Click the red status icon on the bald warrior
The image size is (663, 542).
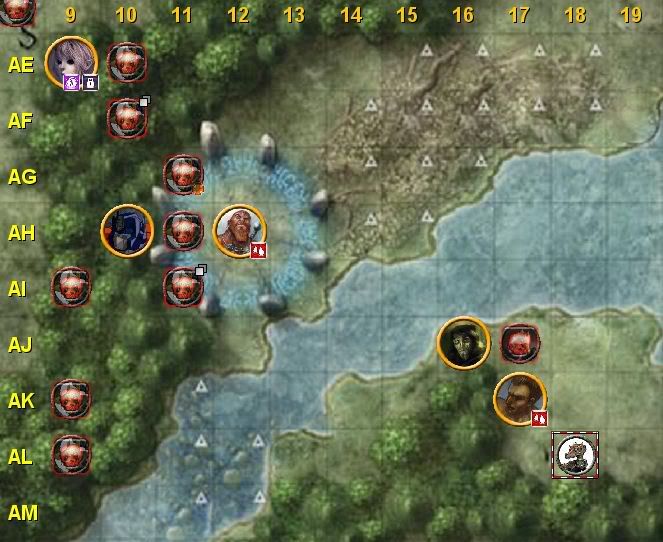(x=258, y=251)
